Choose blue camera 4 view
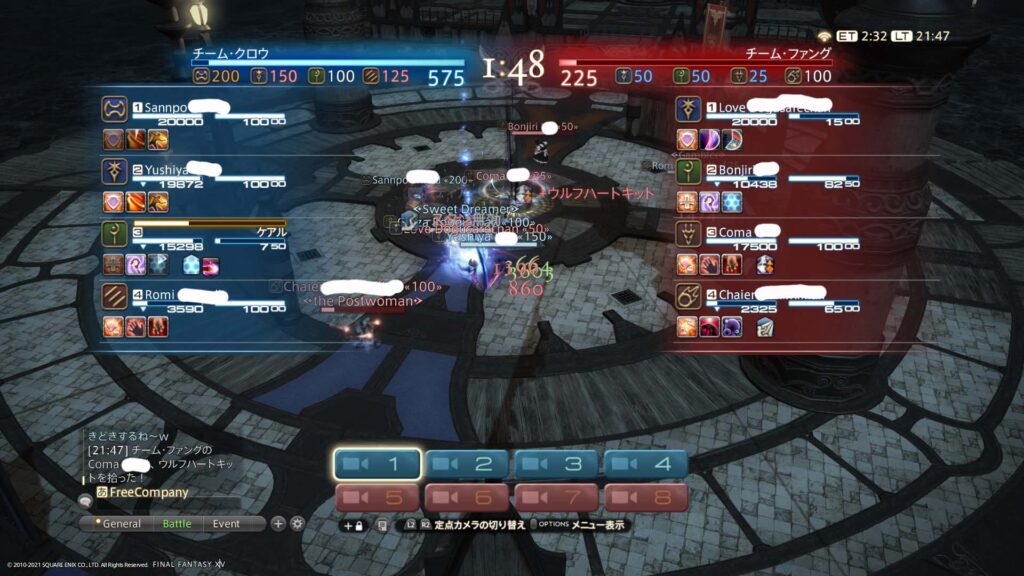Viewport: 1024px width, 576px height. click(x=645, y=464)
